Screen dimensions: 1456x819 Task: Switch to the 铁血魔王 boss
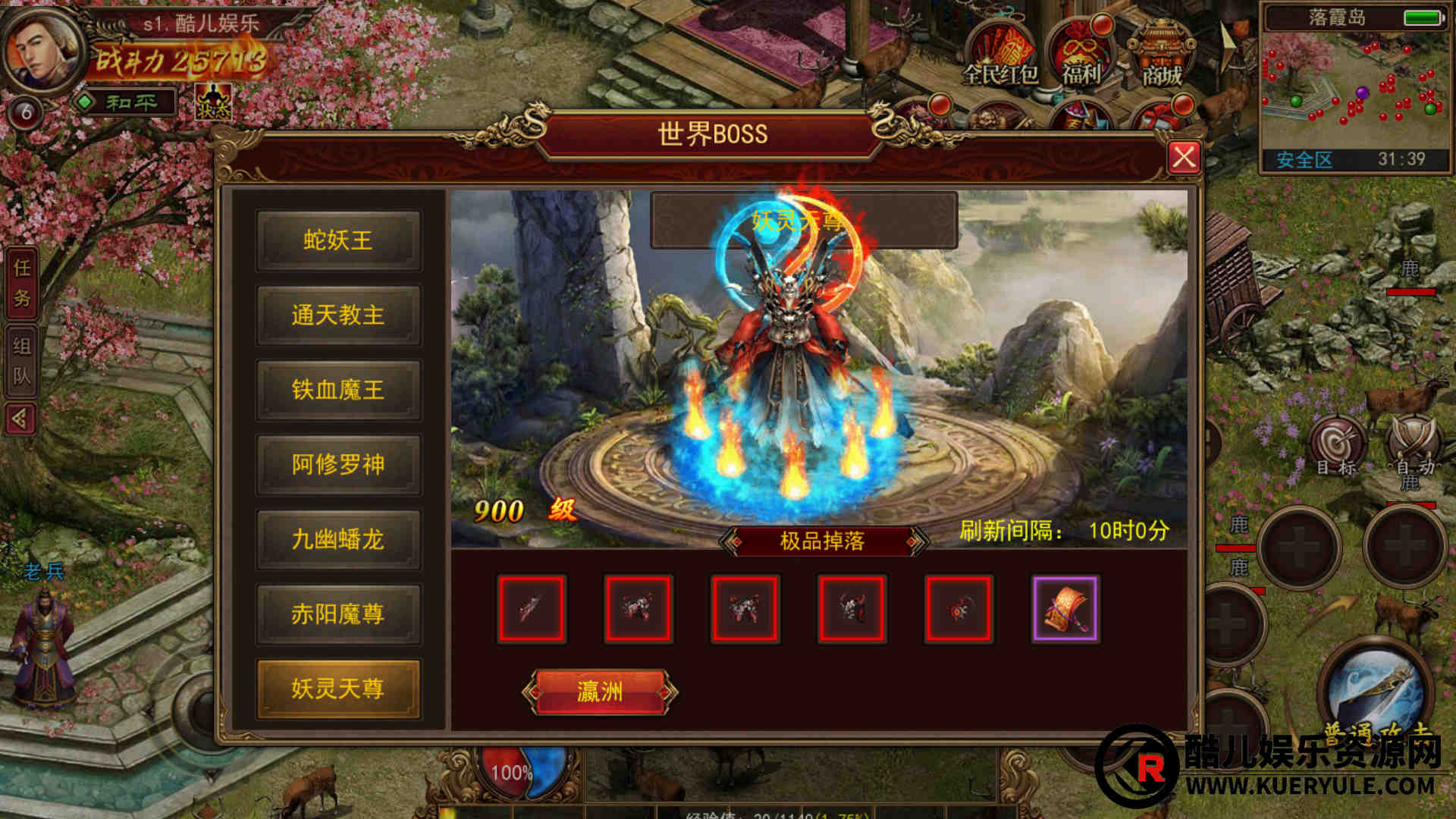pyautogui.click(x=338, y=390)
